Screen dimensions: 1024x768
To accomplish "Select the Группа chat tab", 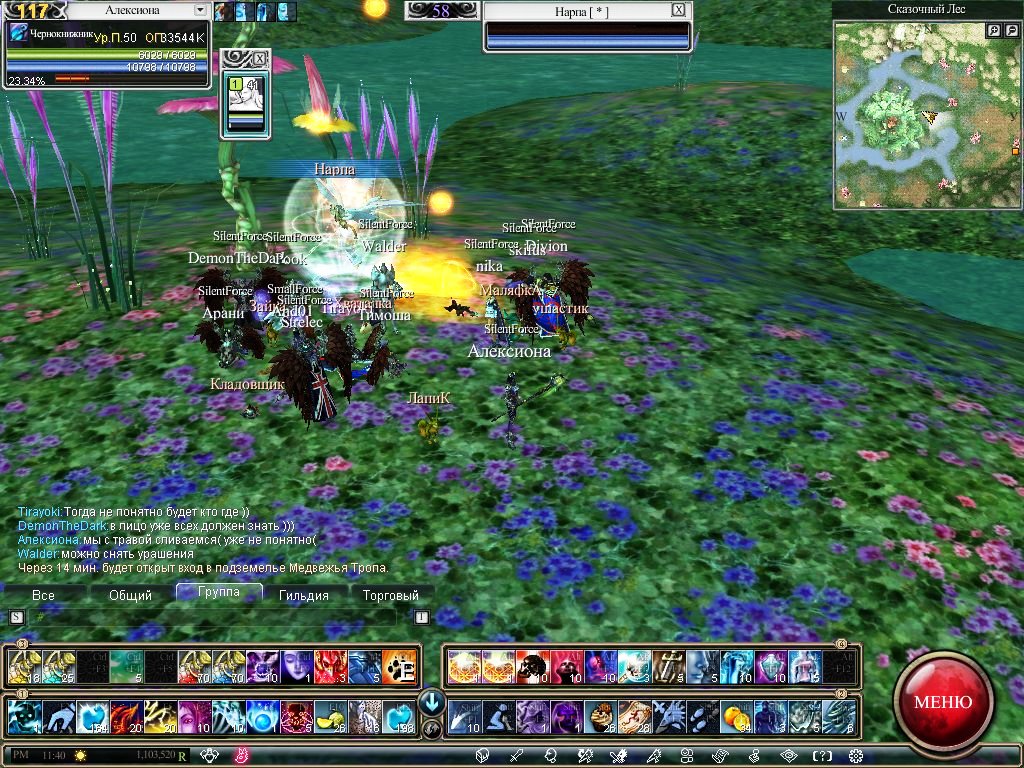I will point(218,592).
